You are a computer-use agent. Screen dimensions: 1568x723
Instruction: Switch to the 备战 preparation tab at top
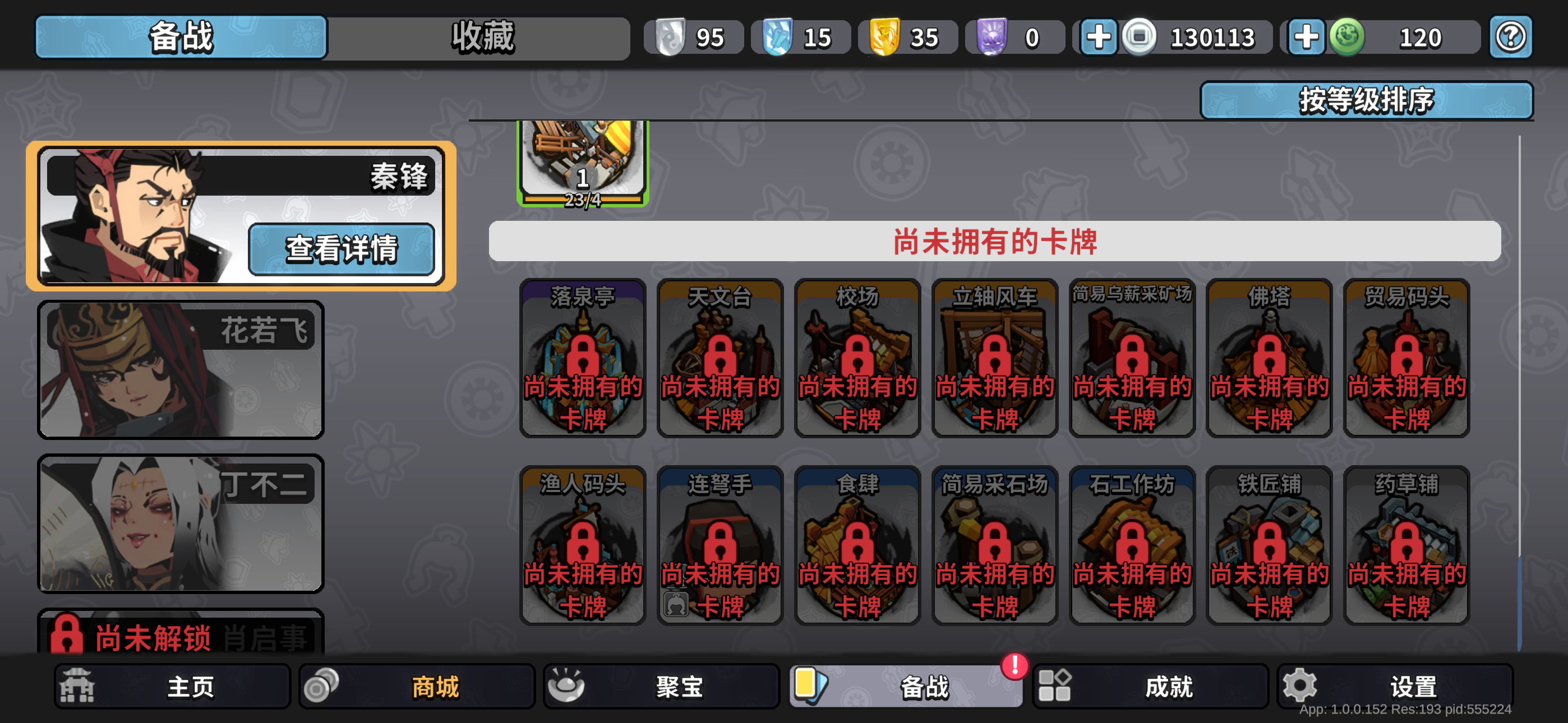pyautogui.click(x=180, y=36)
